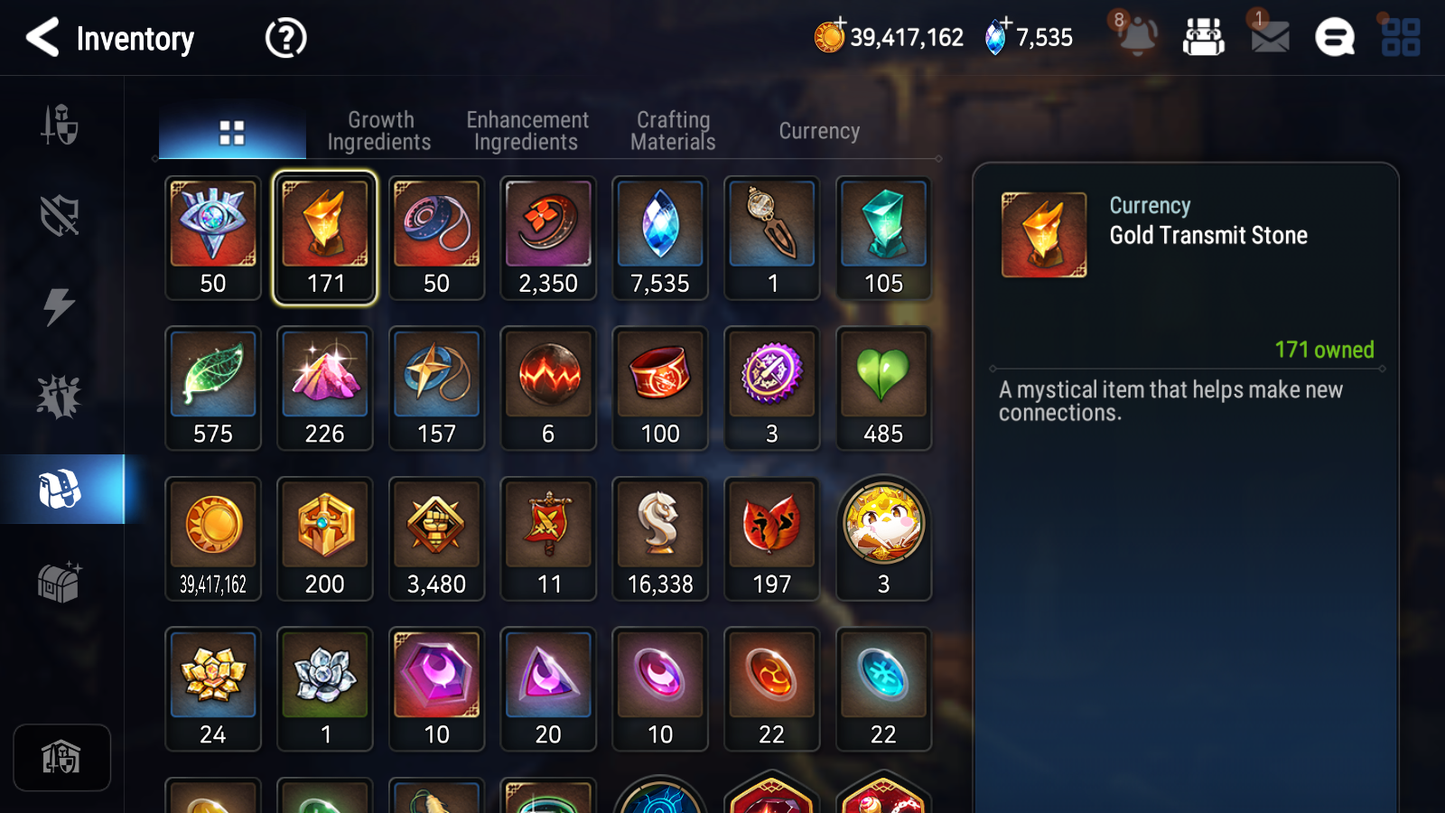
Task: Select the penguin item with quantity 3
Action: coord(884,538)
